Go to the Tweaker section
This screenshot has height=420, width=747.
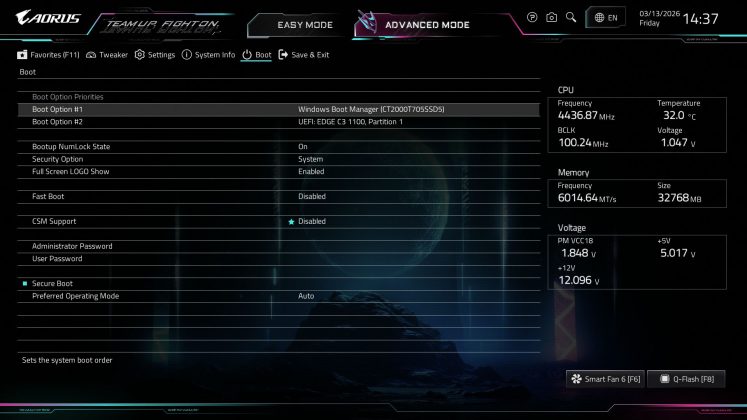tap(107, 55)
